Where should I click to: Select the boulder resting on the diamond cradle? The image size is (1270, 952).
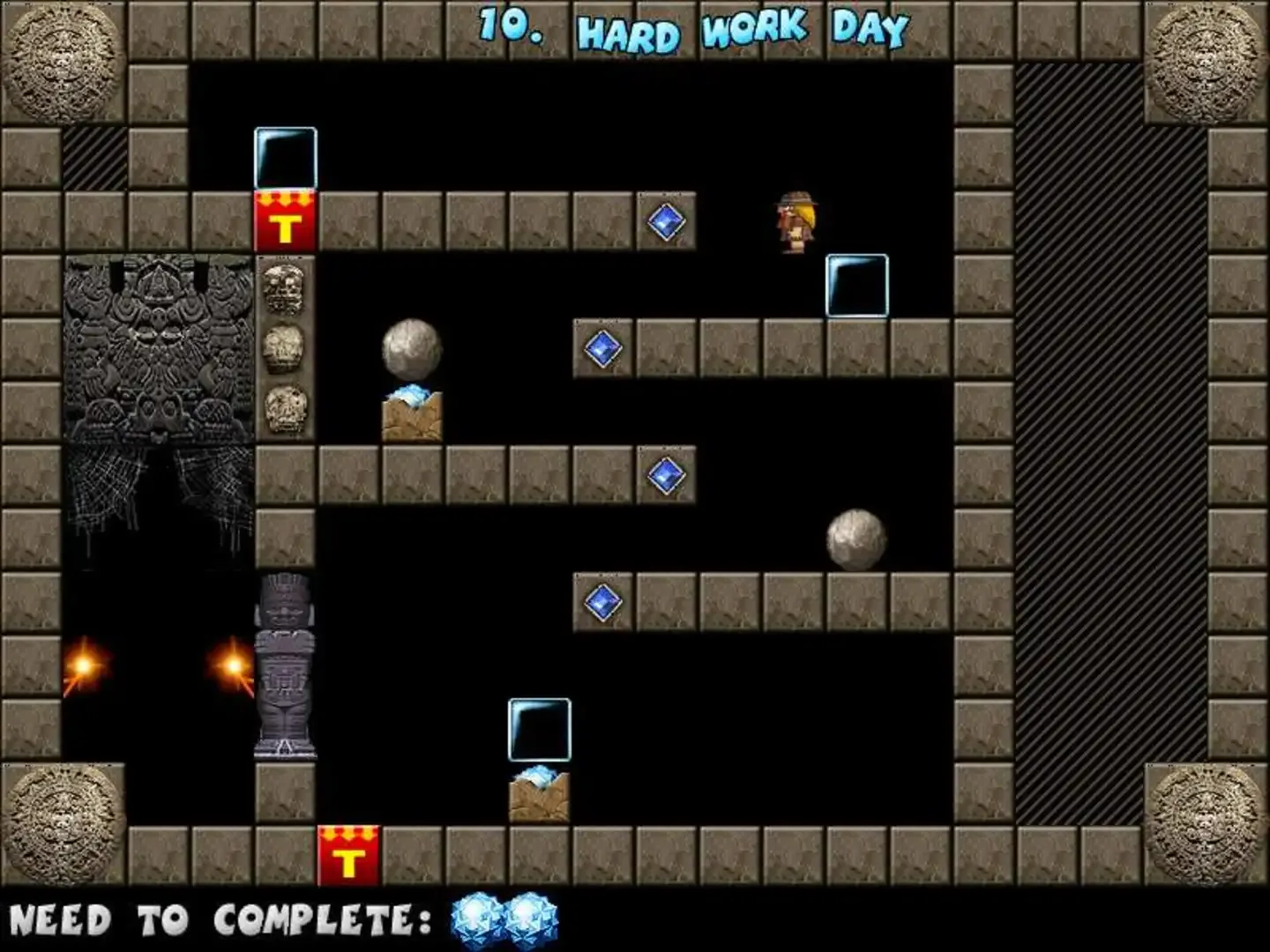pyautogui.click(x=411, y=351)
